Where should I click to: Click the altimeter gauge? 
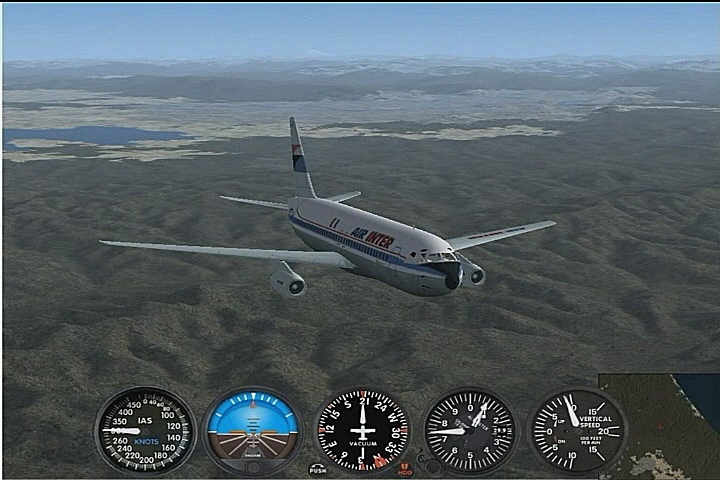point(469,431)
